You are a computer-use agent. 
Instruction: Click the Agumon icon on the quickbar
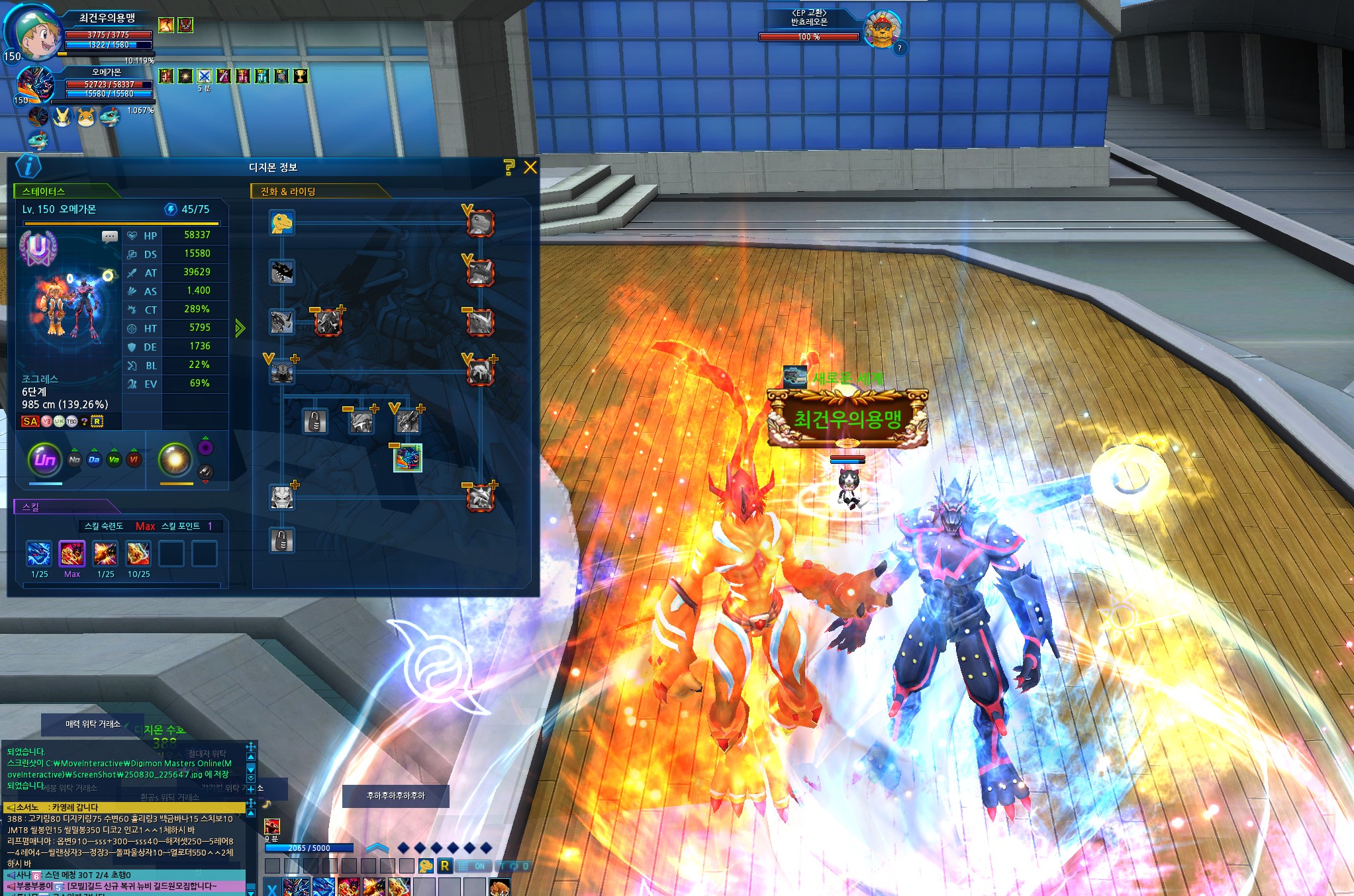426,866
